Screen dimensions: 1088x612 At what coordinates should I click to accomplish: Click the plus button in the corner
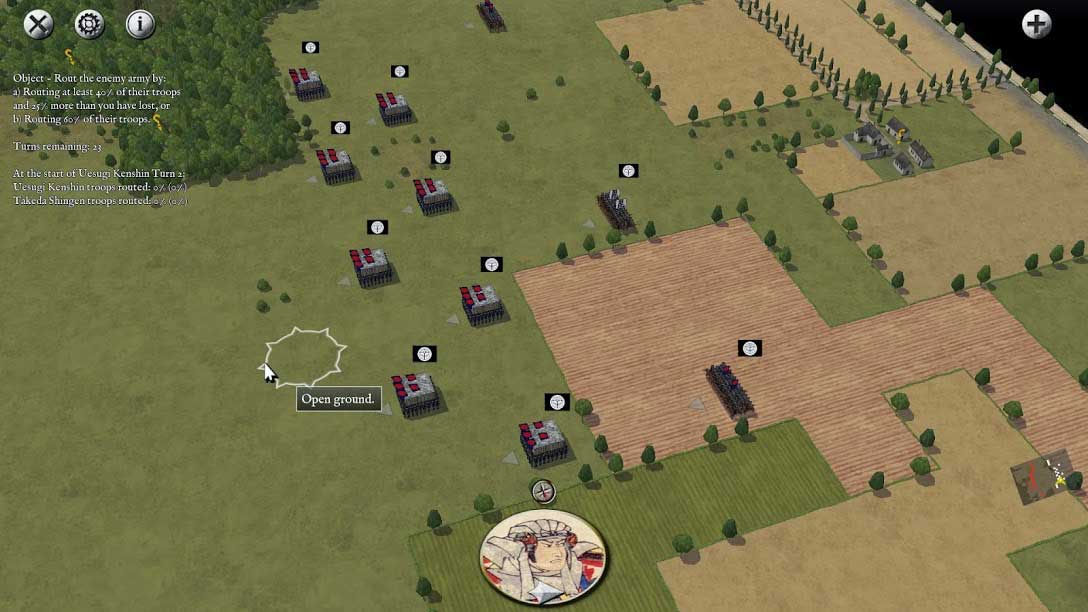1036,24
